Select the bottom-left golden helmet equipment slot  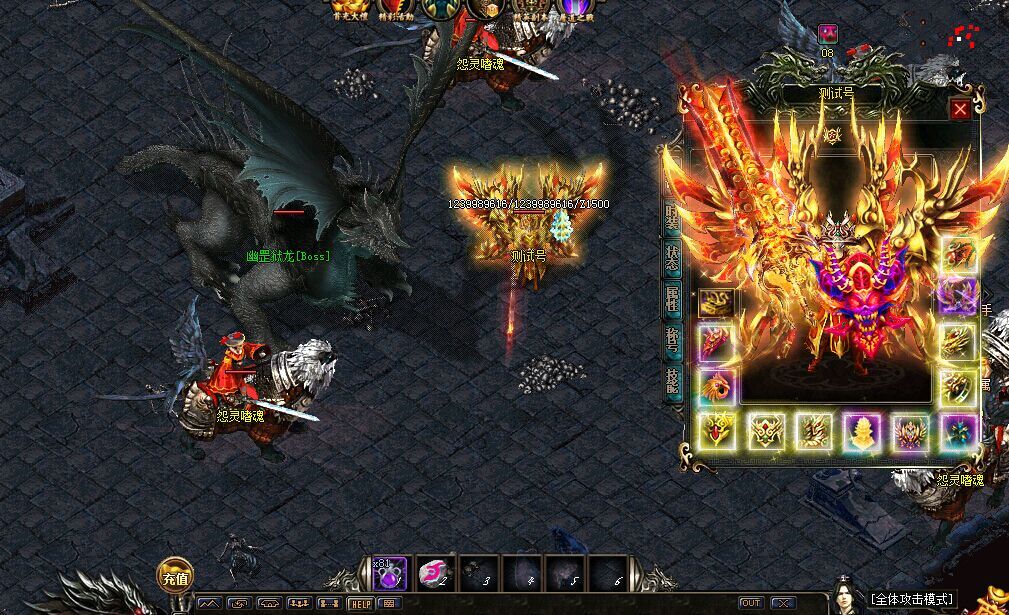point(716,433)
